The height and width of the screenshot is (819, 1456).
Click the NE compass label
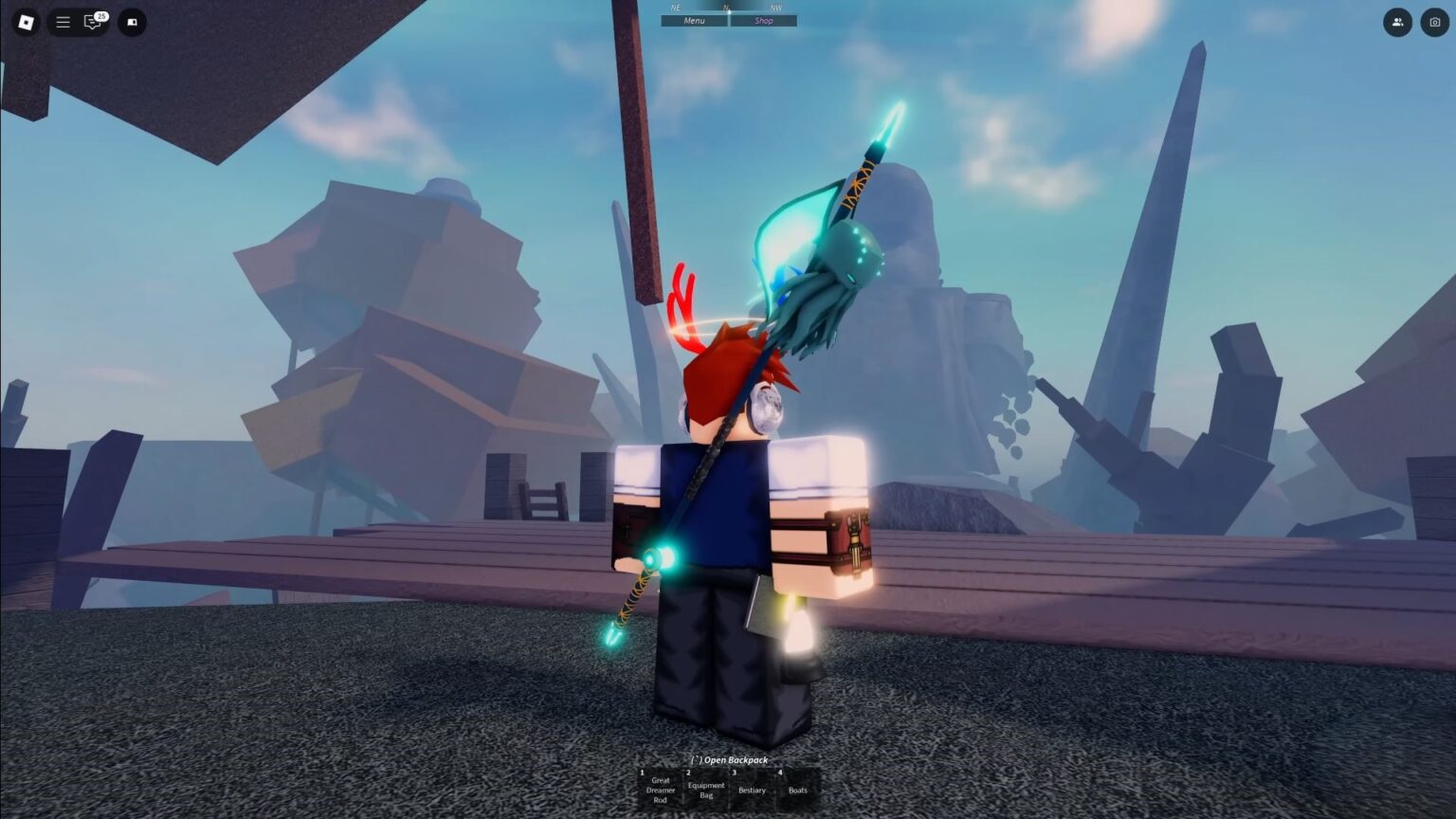click(675, 7)
